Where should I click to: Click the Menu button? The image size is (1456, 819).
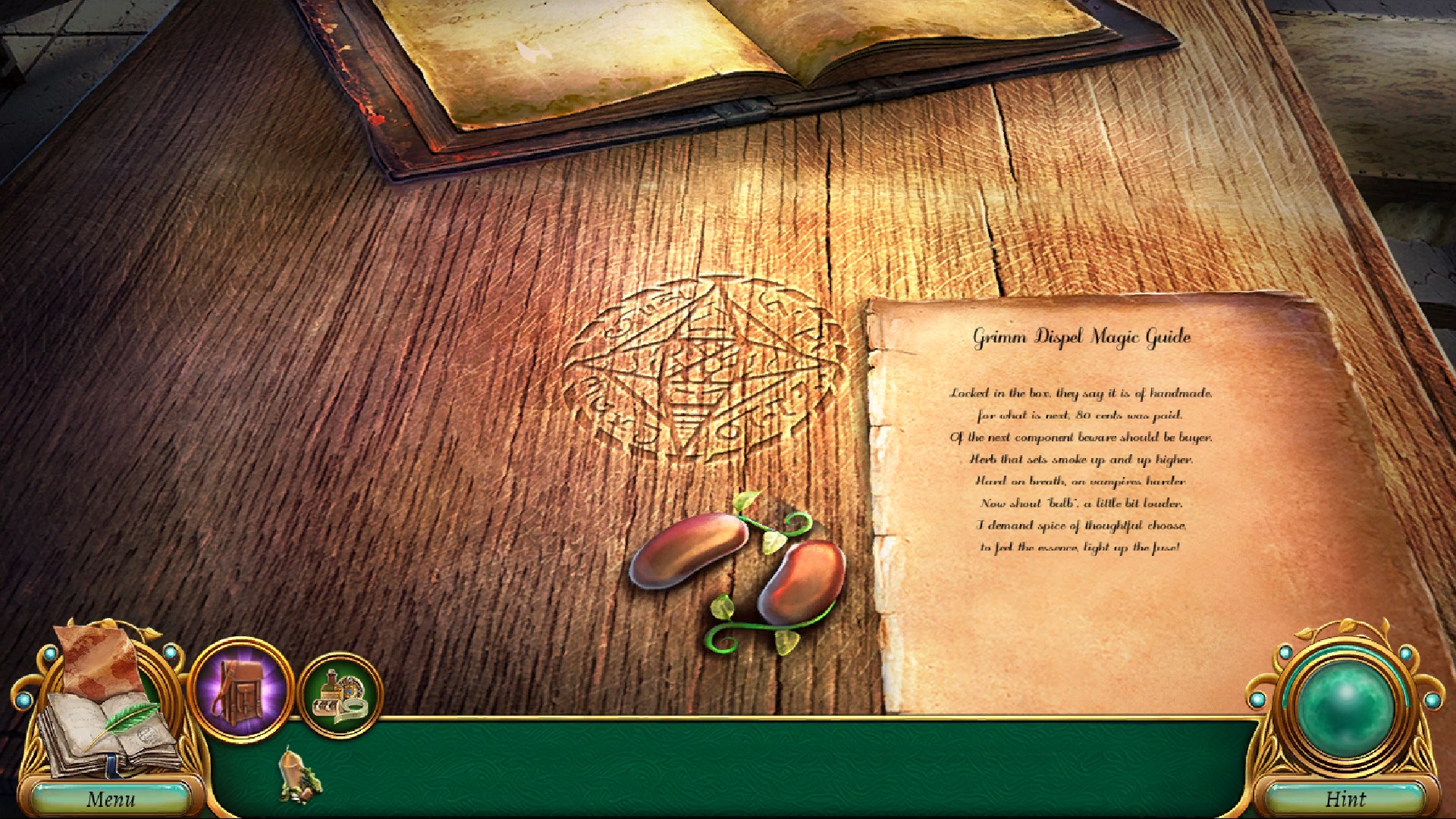[112, 798]
